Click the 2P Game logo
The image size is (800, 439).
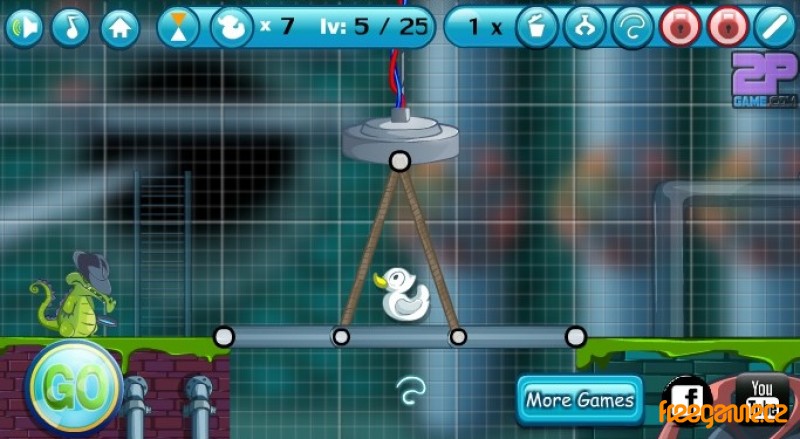pyautogui.click(x=764, y=80)
